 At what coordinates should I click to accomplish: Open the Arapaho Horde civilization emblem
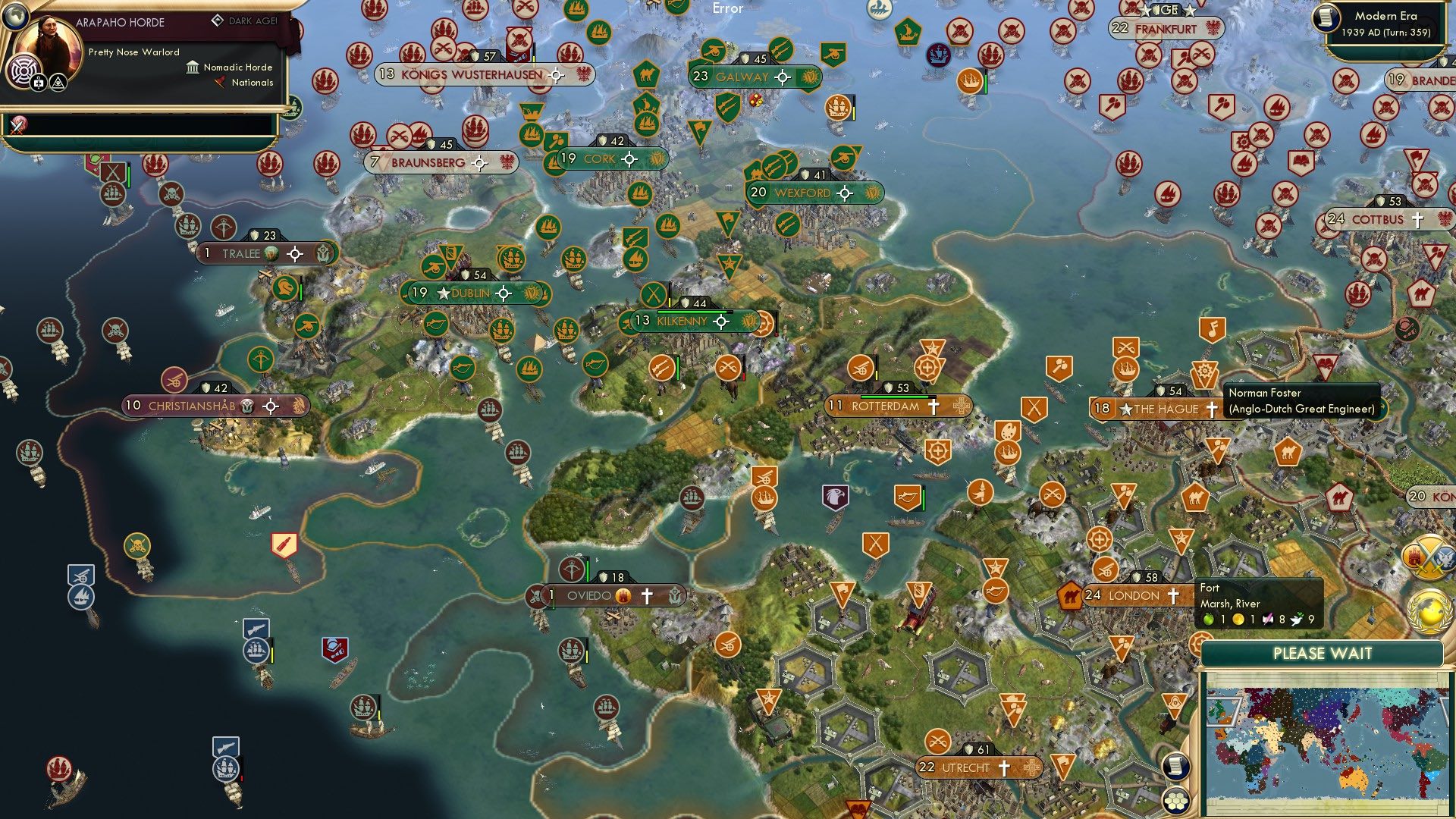24,70
